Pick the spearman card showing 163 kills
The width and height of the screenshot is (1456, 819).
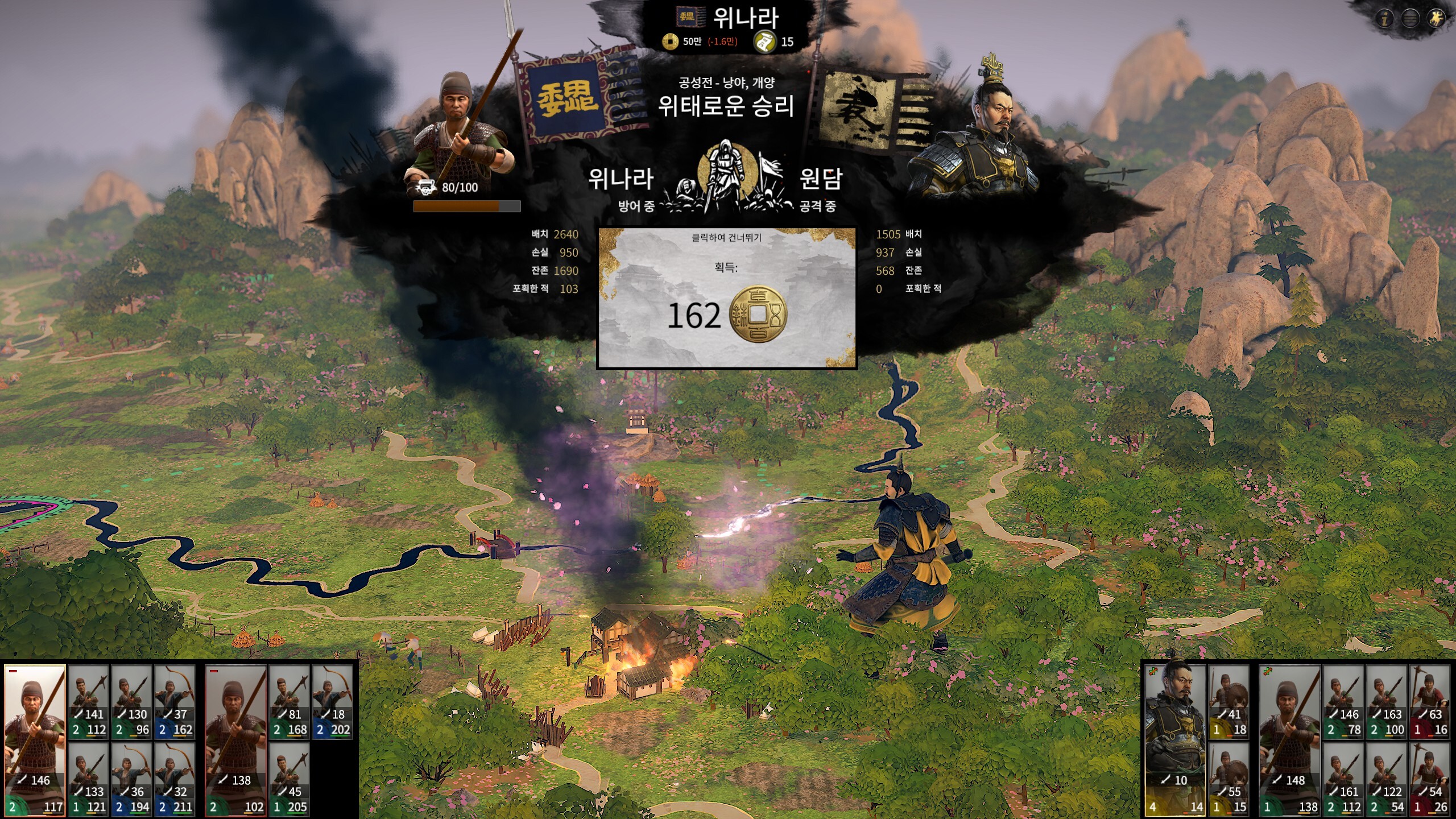point(1387,701)
